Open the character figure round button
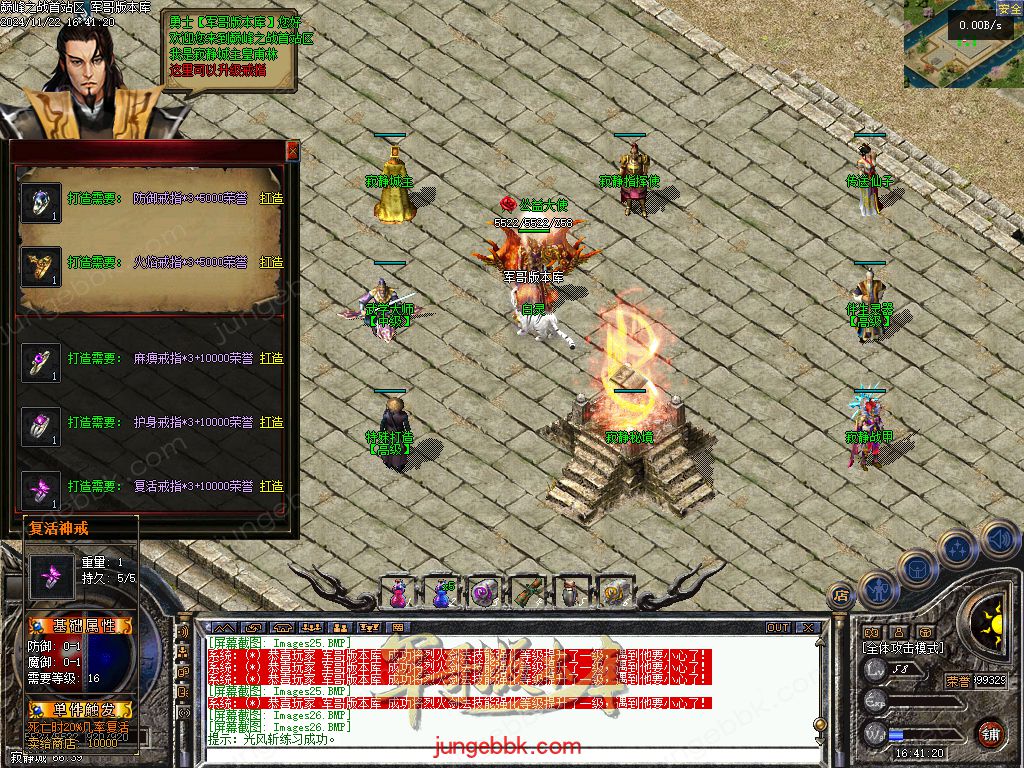The width and height of the screenshot is (1024, 768). point(876,590)
